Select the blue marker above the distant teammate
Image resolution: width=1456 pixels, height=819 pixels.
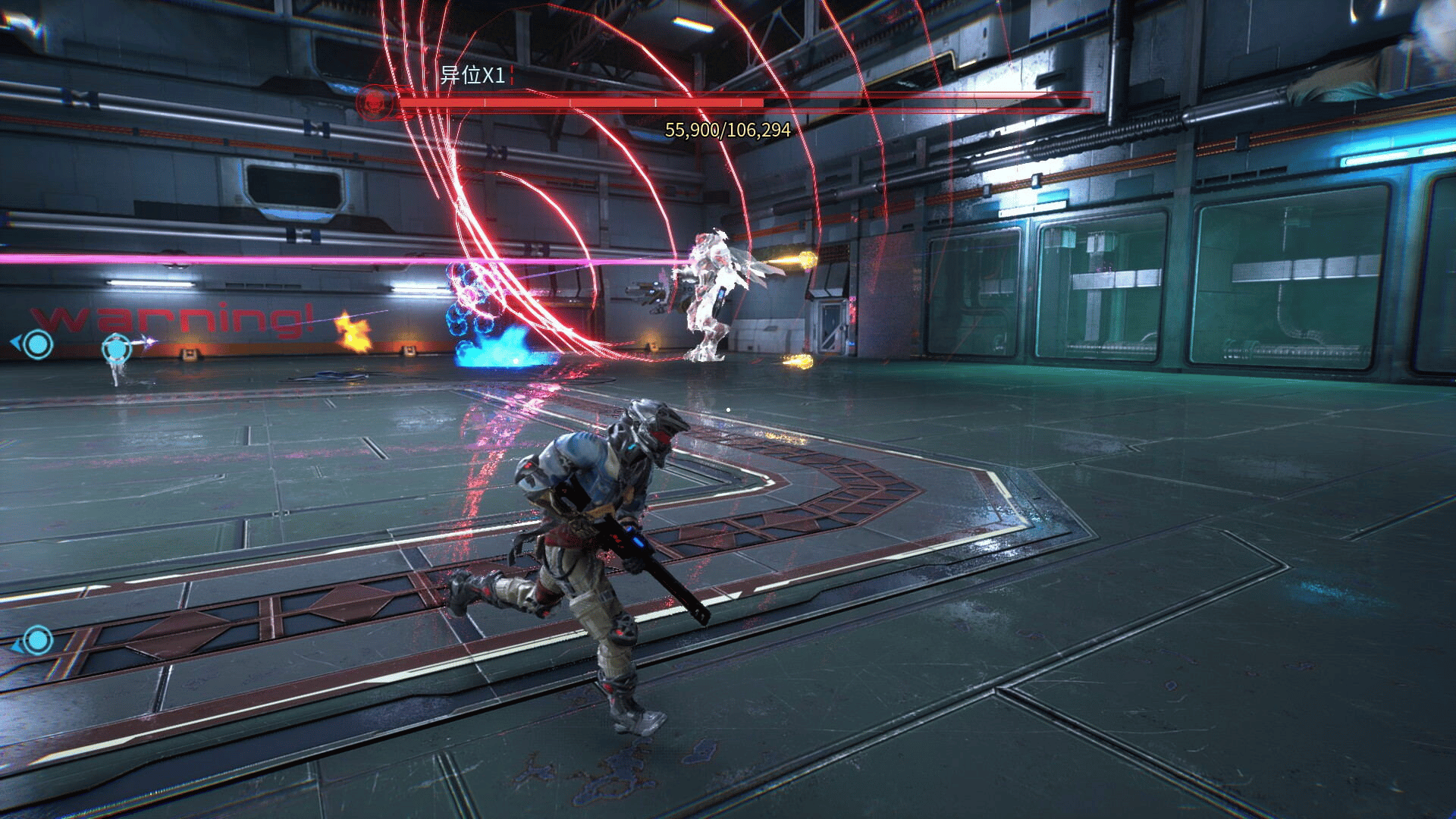[116, 348]
